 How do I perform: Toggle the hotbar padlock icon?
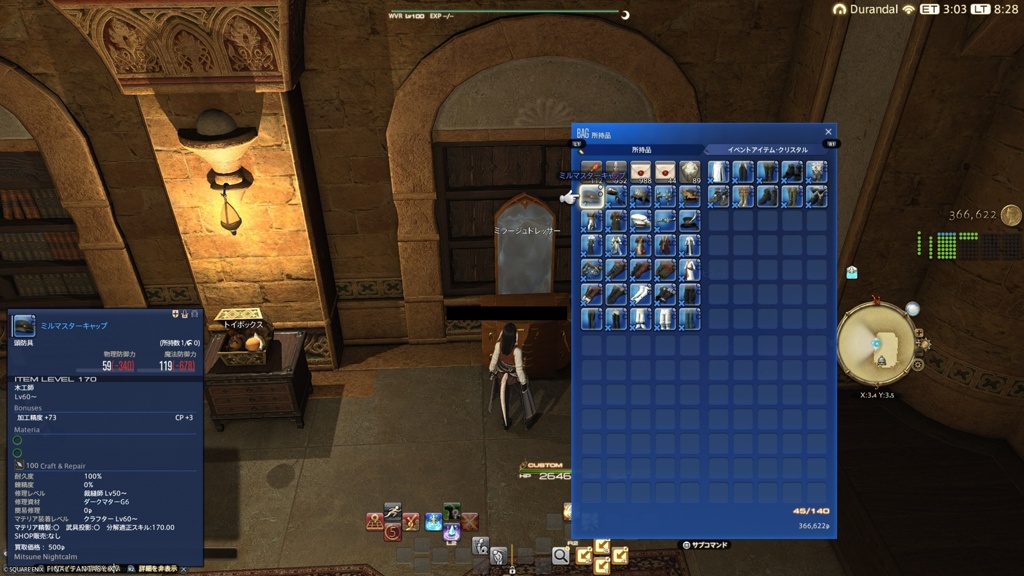[x=512, y=569]
